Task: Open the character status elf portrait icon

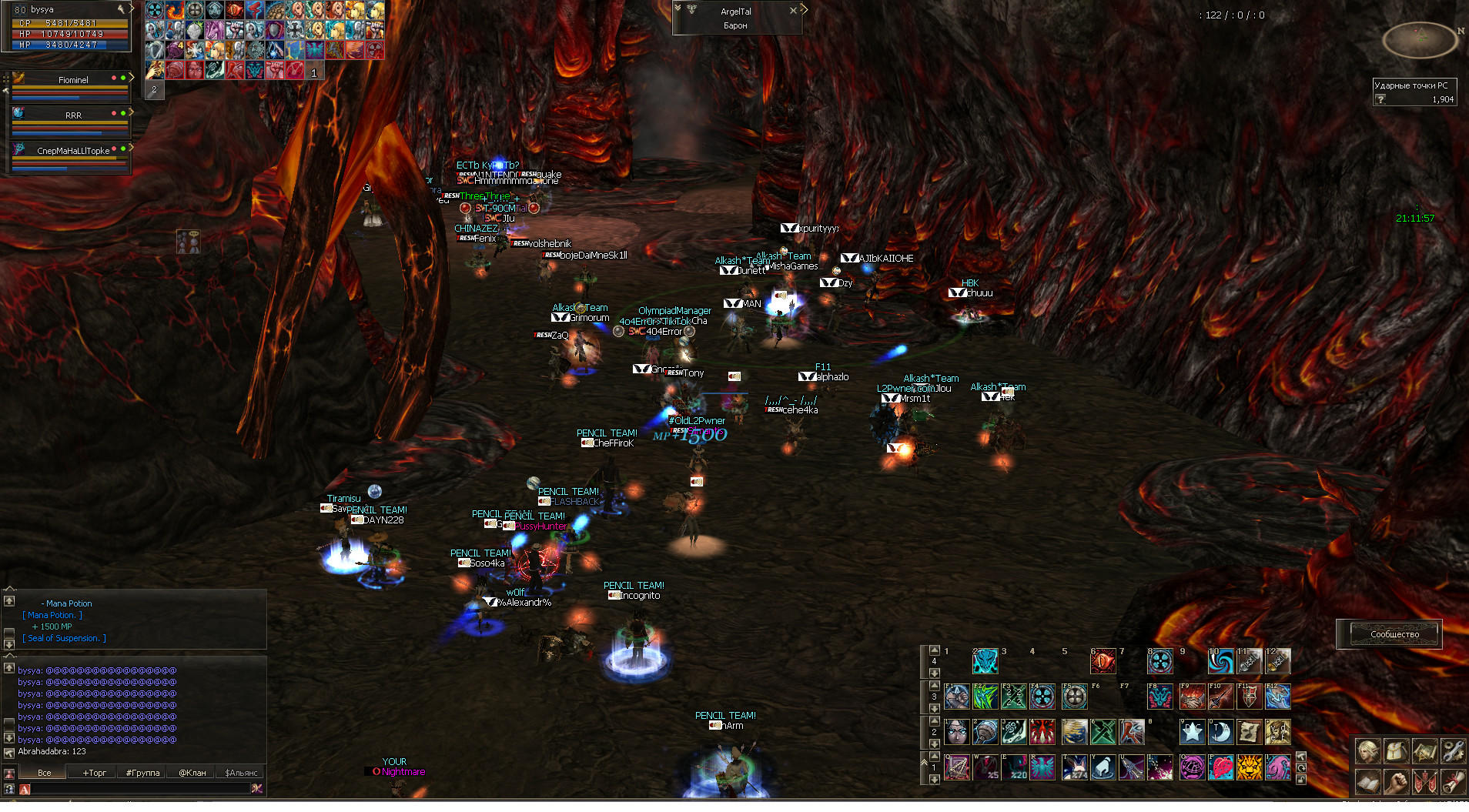Action: (1368, 750)
